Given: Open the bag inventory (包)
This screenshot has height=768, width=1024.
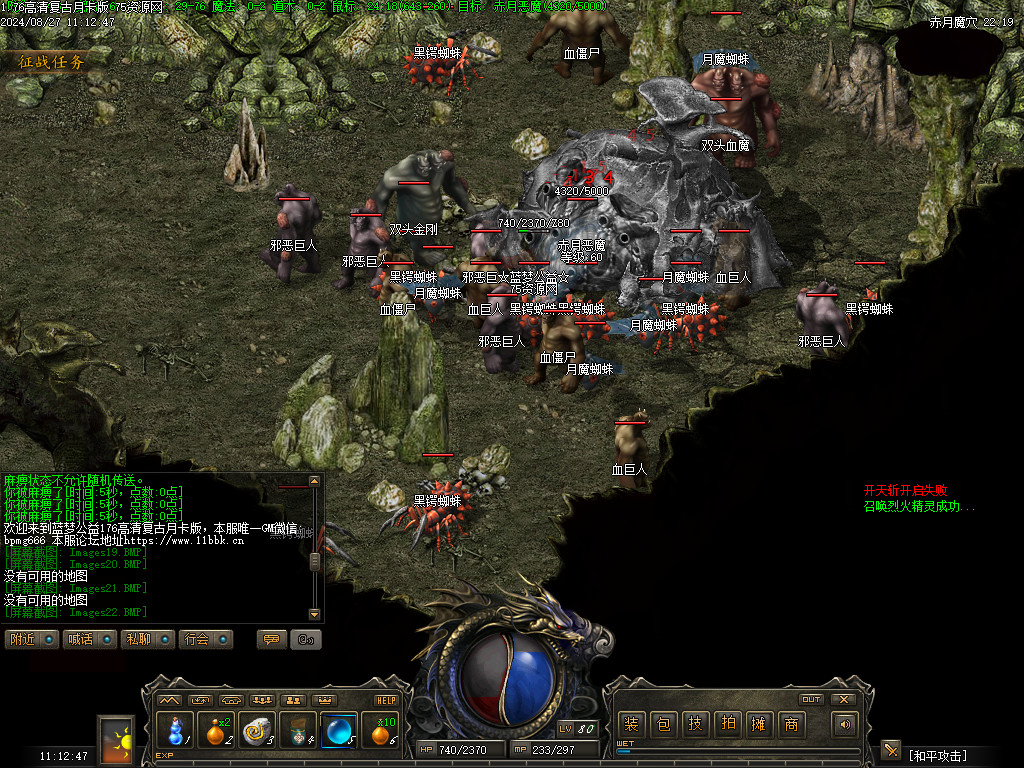Looking at the screenshot, I should 663,724.
